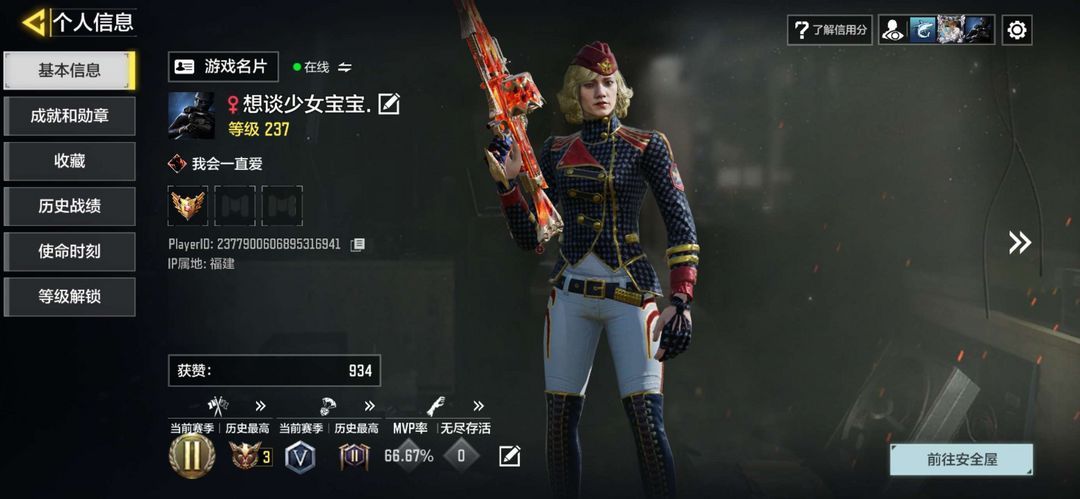Screen dimensions: 1080x499
Task: Toggle the online status switch arrows
Action: click(x=345, y=67)
